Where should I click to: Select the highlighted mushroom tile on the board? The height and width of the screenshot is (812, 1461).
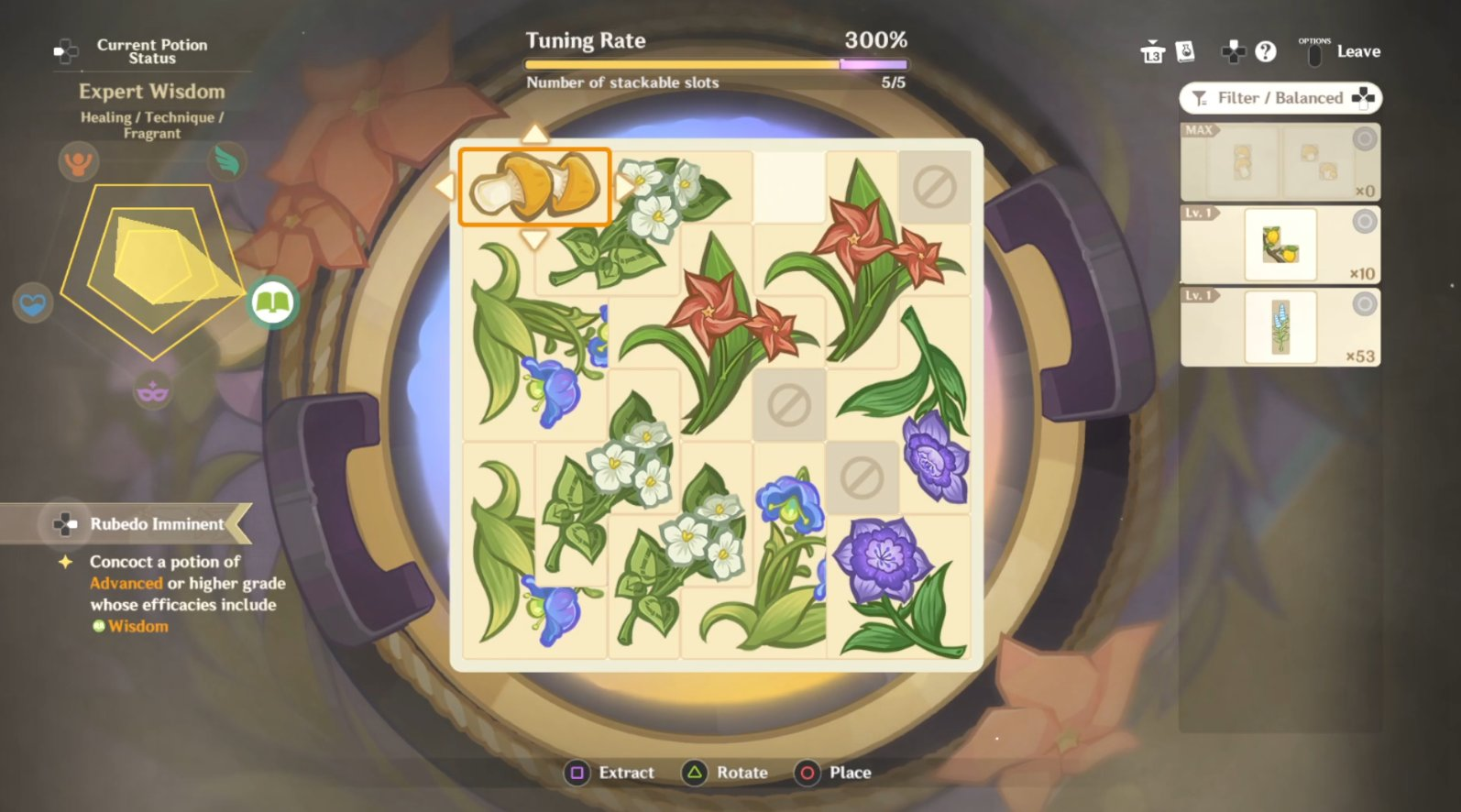tap(534, 187)
